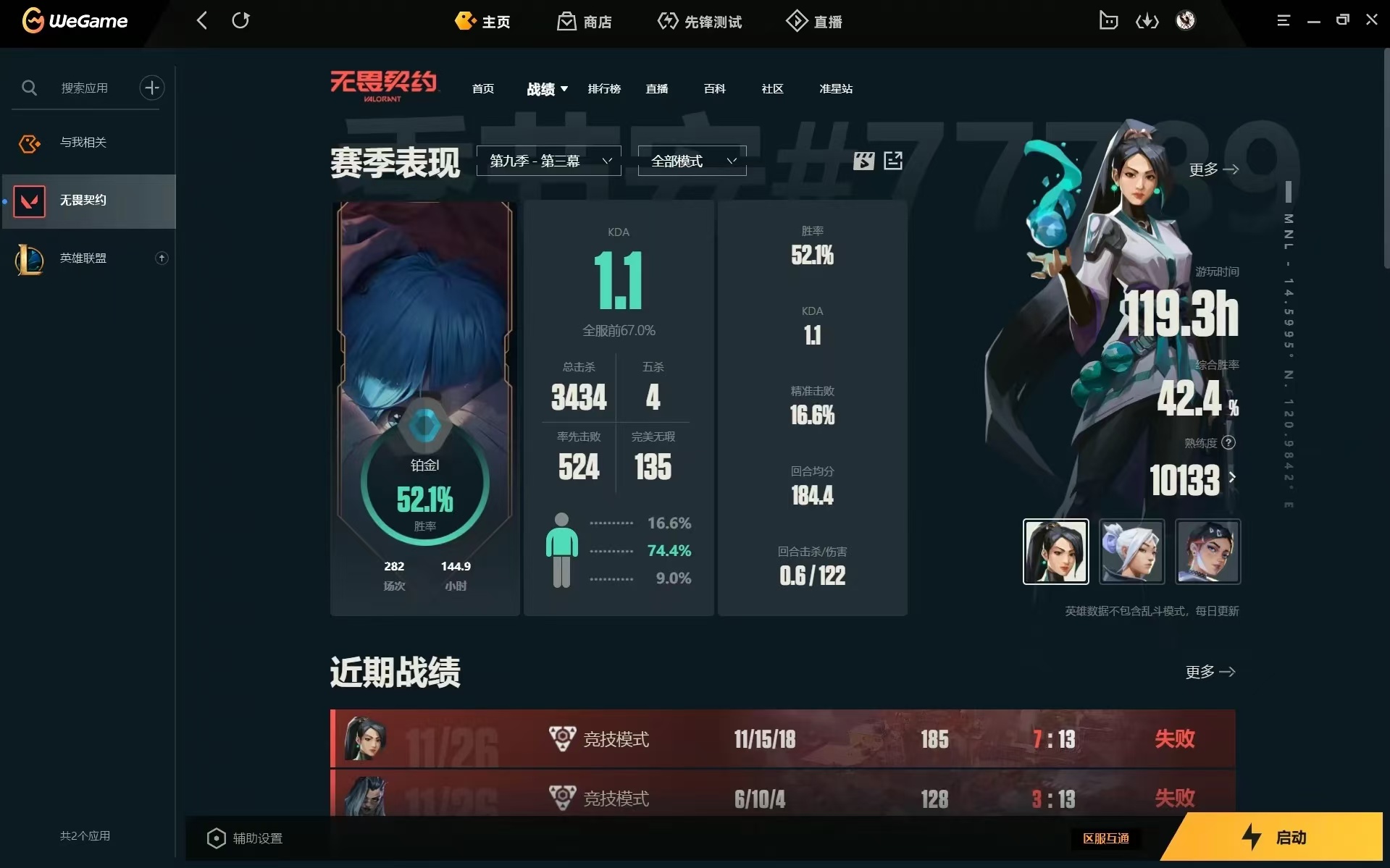Viewport: 1390px width, 868px height.
Task: Click the refresh page icon
Action: tap(241, 20)
